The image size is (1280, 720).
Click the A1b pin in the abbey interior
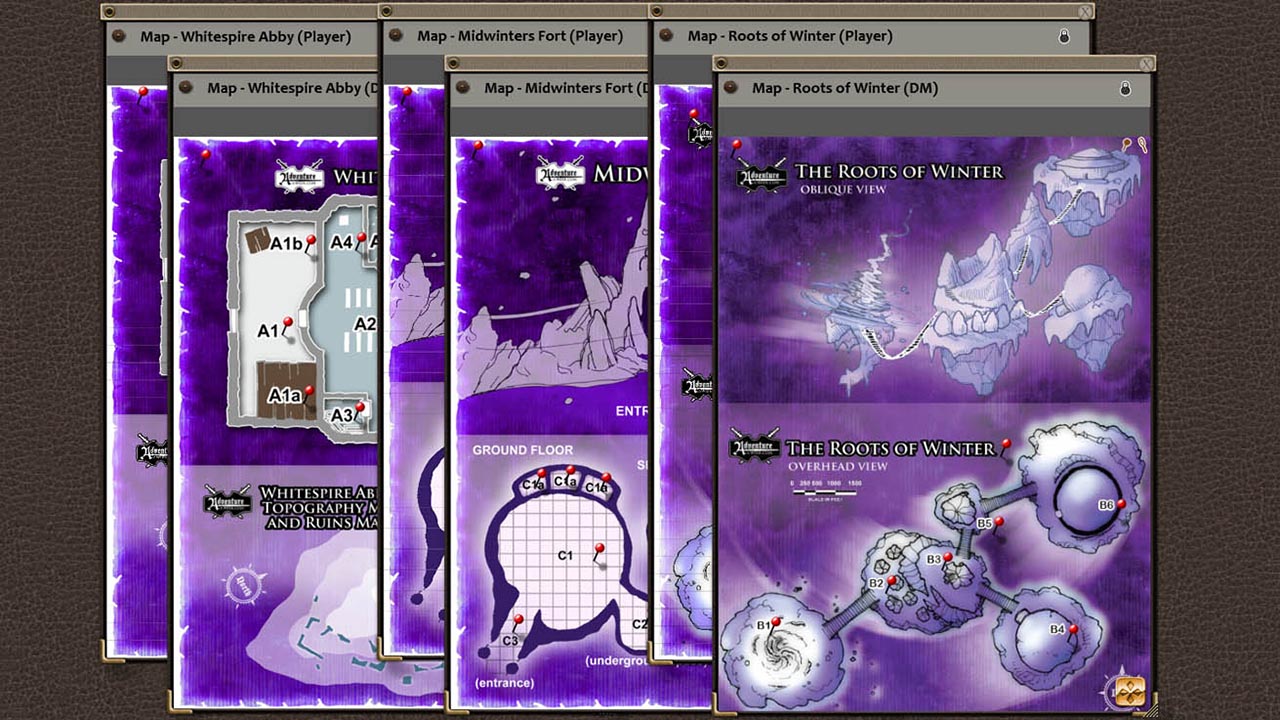310,238
